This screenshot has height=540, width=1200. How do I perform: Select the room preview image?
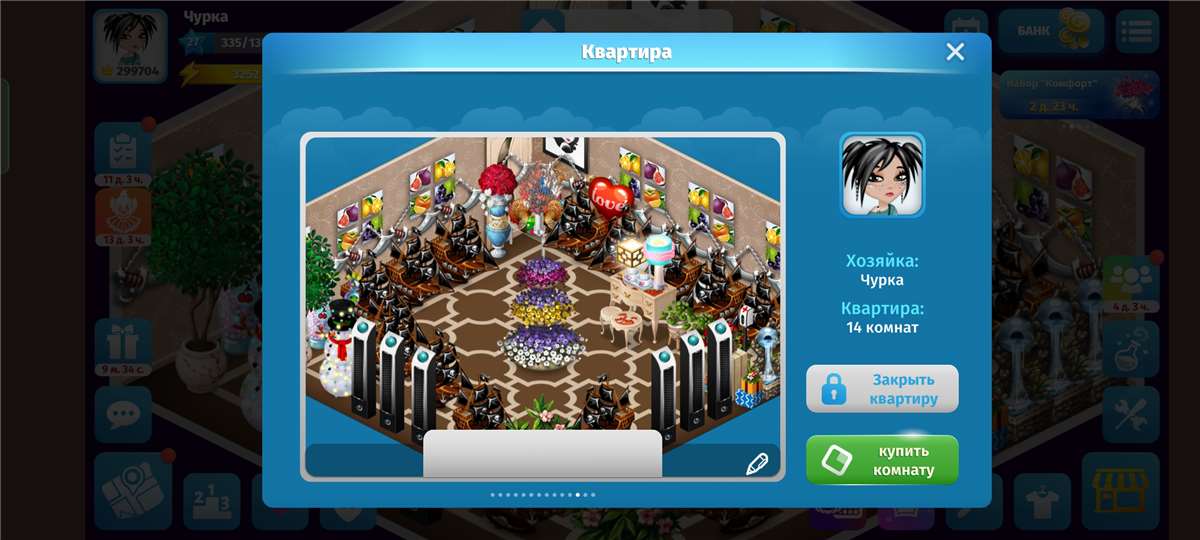(x=542, y=290)
